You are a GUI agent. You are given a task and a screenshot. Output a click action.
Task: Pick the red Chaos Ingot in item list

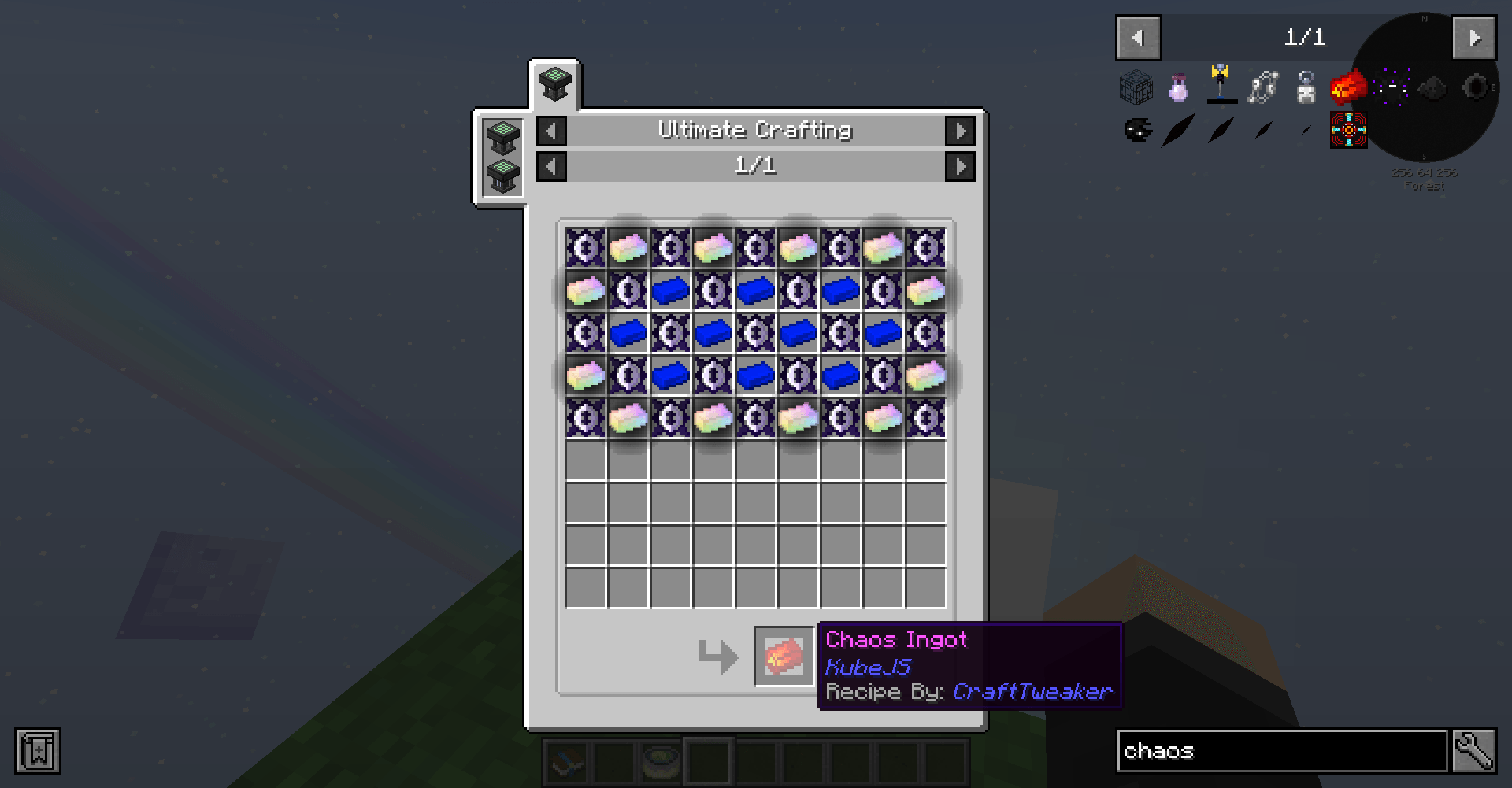coord(1348,87)
